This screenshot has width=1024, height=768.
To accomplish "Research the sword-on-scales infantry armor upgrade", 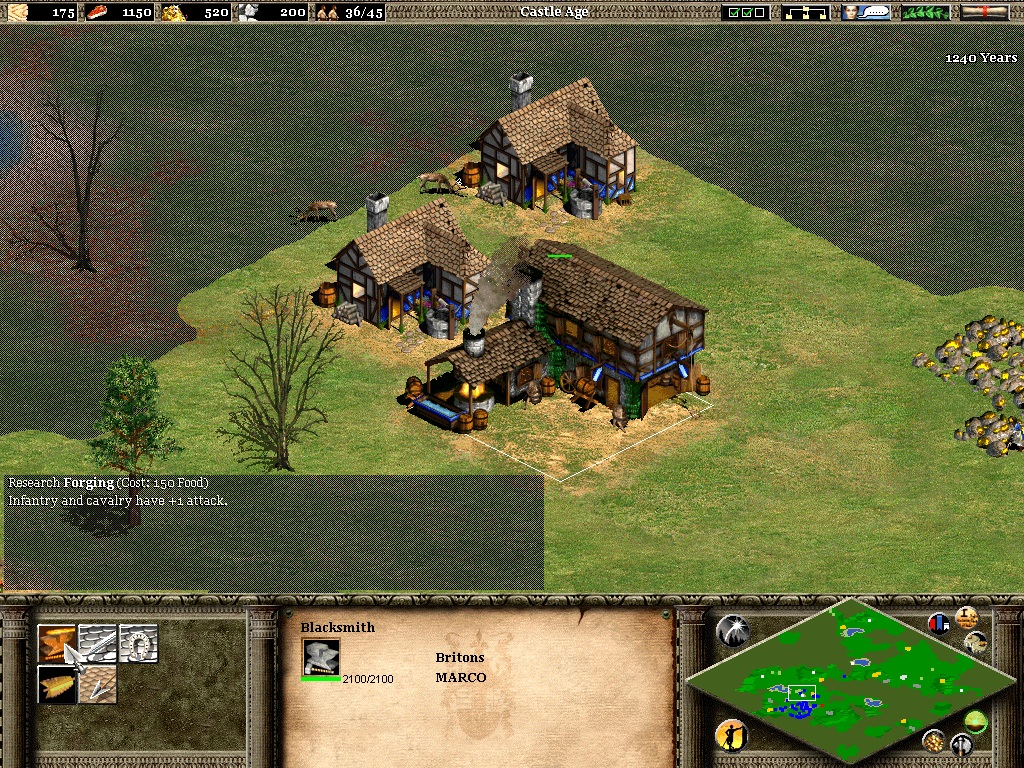I will 98,643.
